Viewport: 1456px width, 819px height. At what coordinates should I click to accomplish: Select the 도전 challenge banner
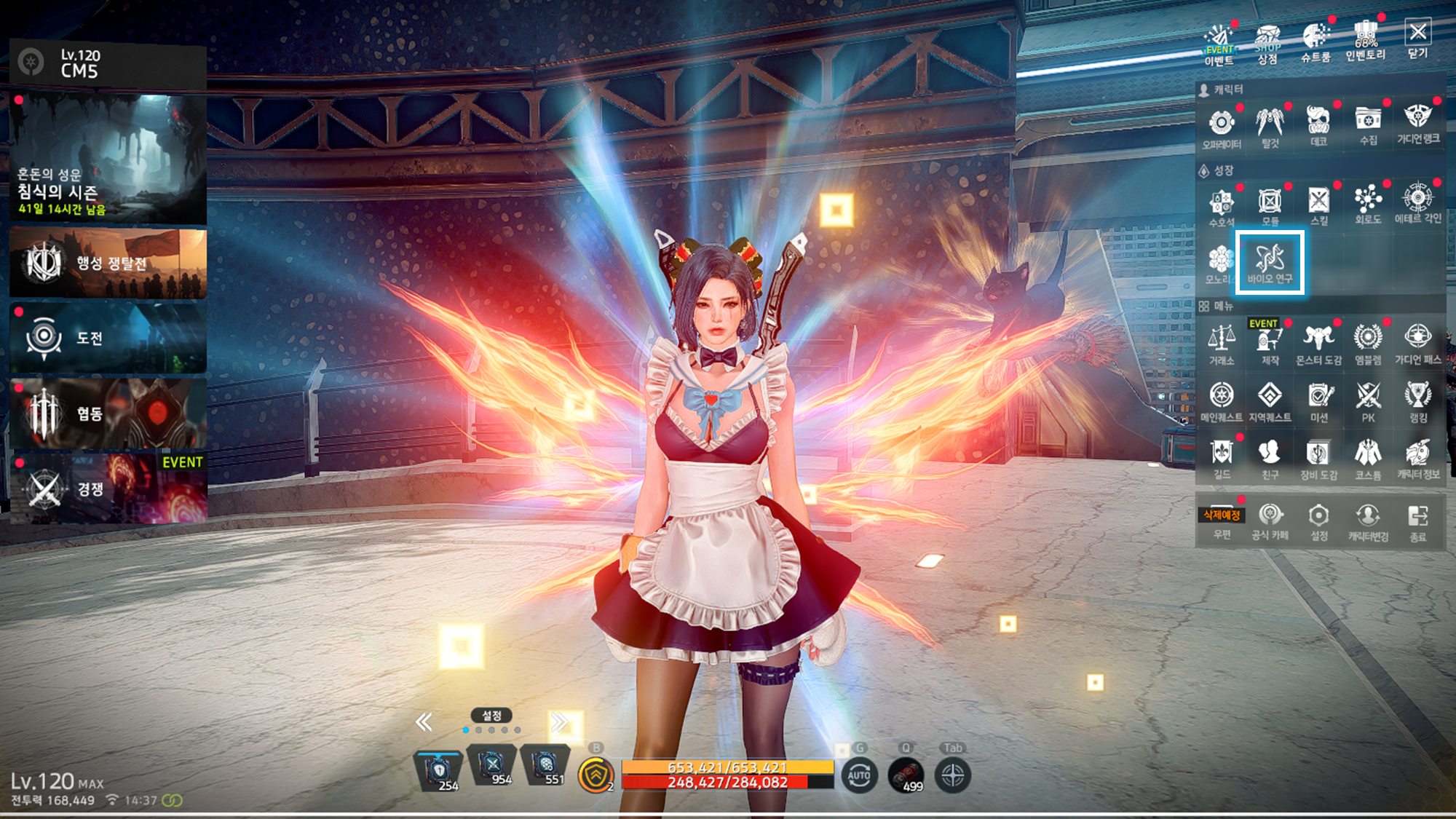pyautogui.click(x=108, y=338)
